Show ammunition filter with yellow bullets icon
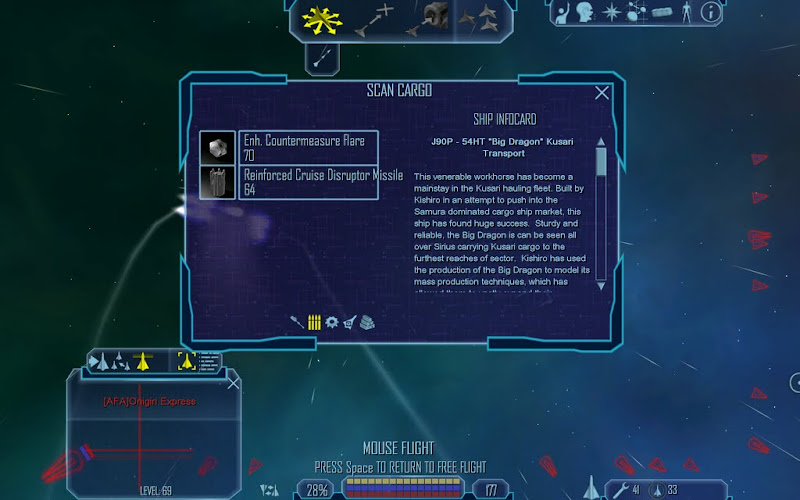This screenshot has width=800, height=500. (314, 322)
